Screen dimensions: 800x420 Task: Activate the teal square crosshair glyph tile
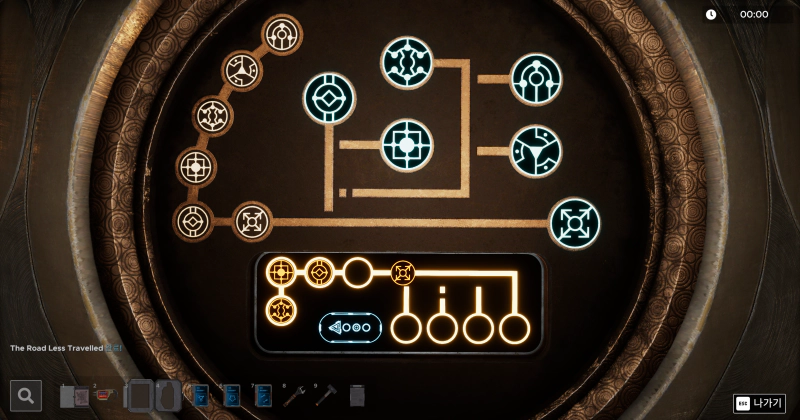click(x=406, y=145)
